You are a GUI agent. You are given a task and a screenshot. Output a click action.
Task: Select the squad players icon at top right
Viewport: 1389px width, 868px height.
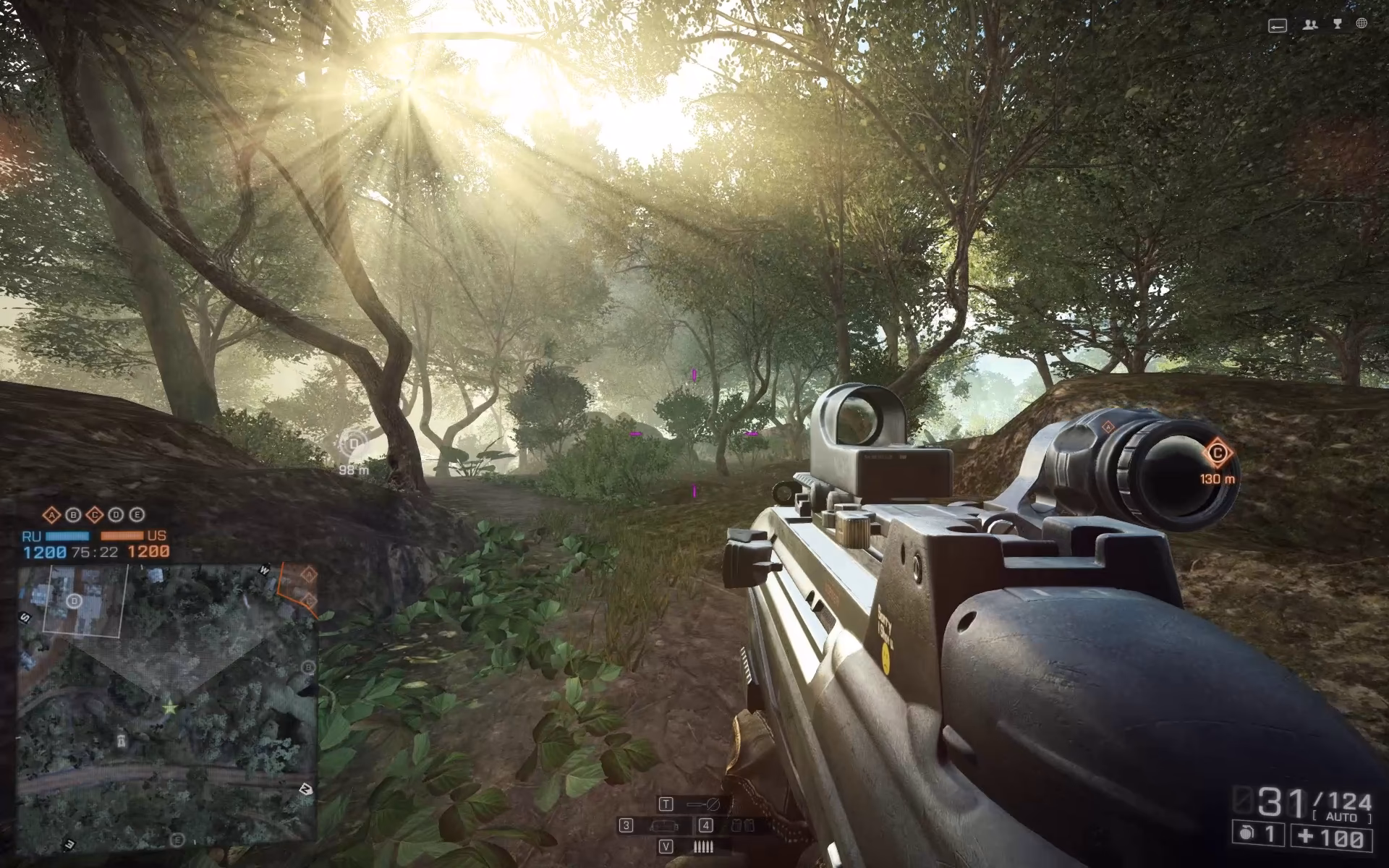click(x=1309, y=24)
